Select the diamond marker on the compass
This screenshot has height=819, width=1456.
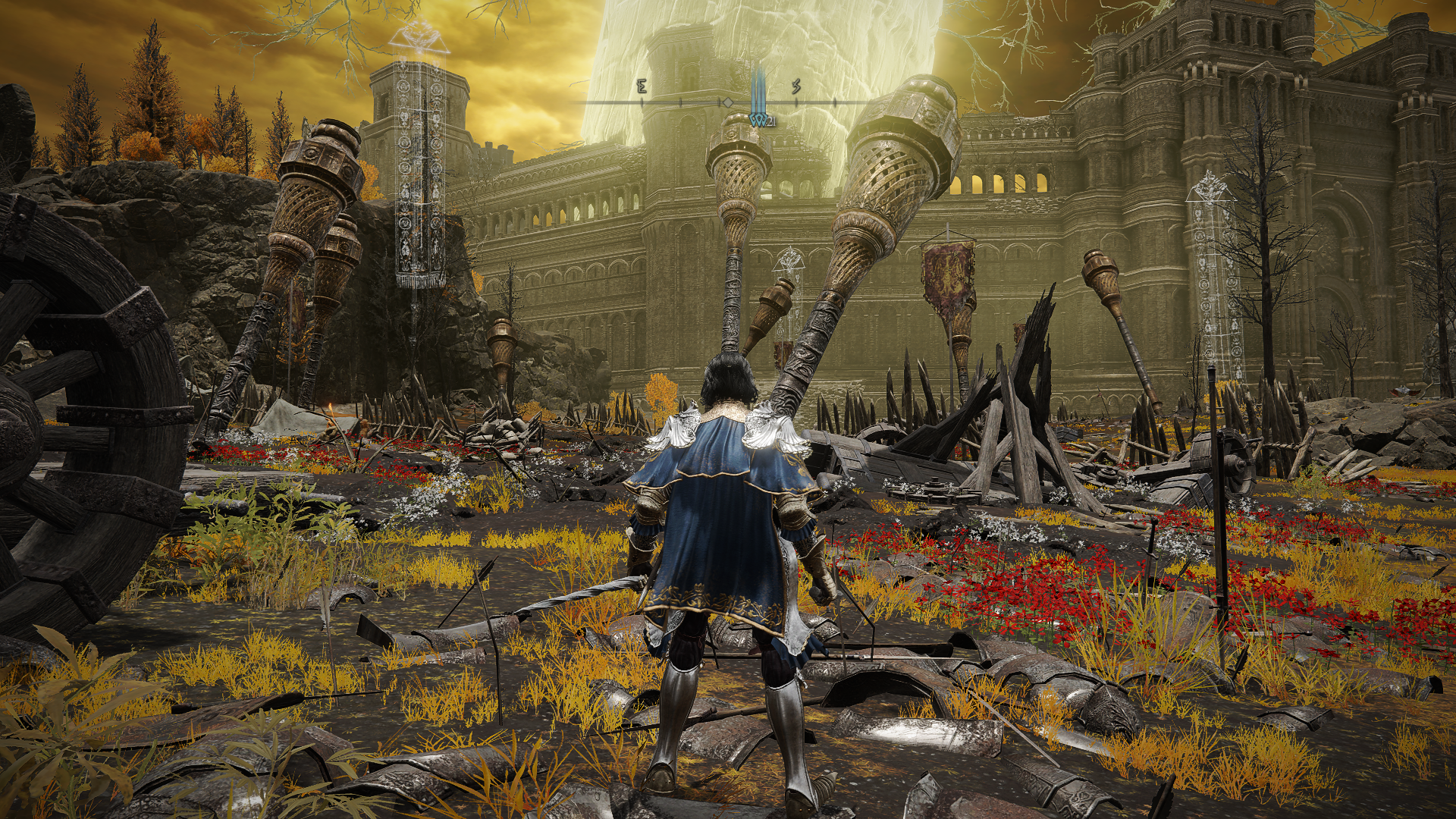tap(727, 102)
